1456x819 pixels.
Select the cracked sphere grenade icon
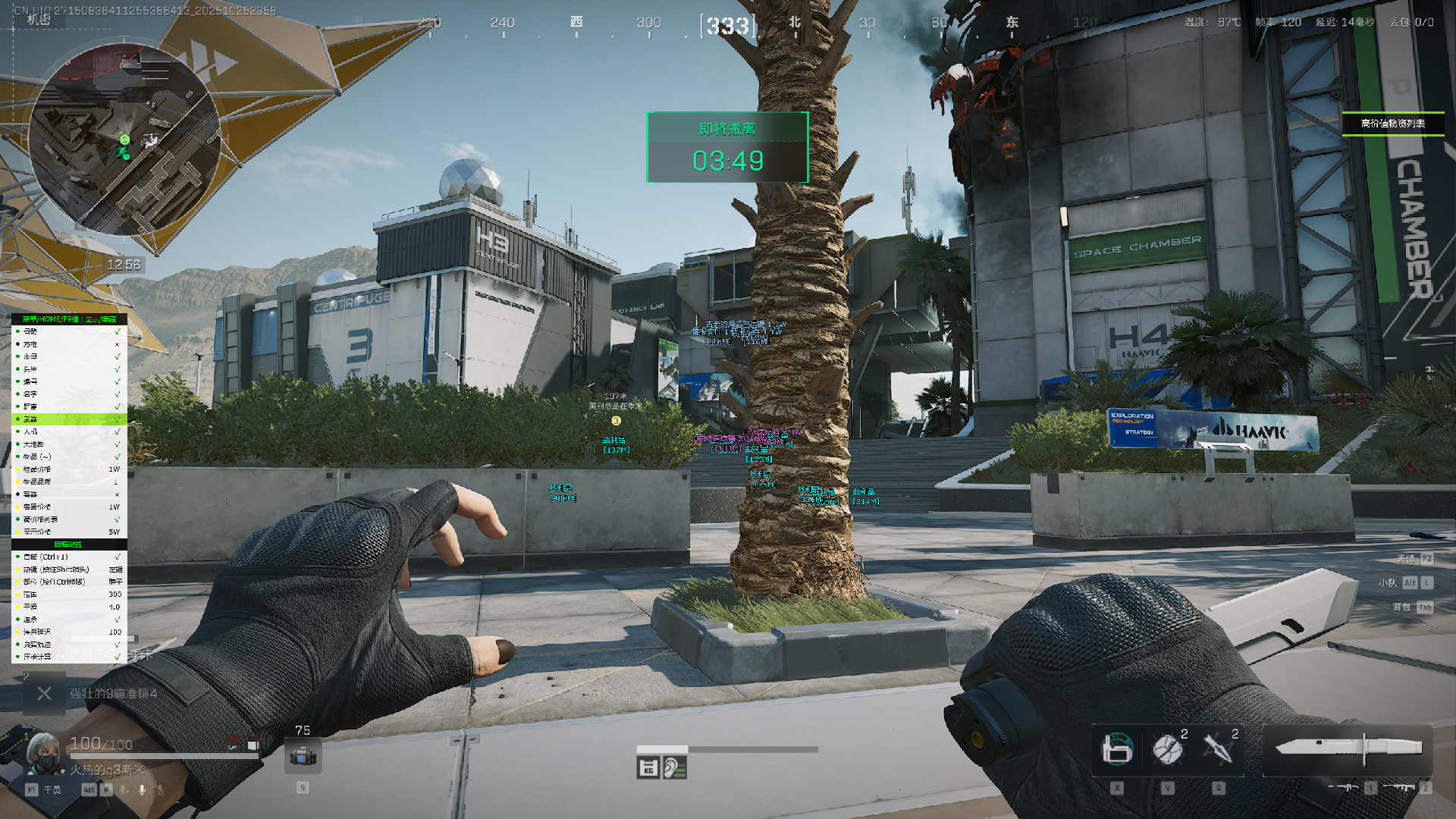pos(1167,749)
